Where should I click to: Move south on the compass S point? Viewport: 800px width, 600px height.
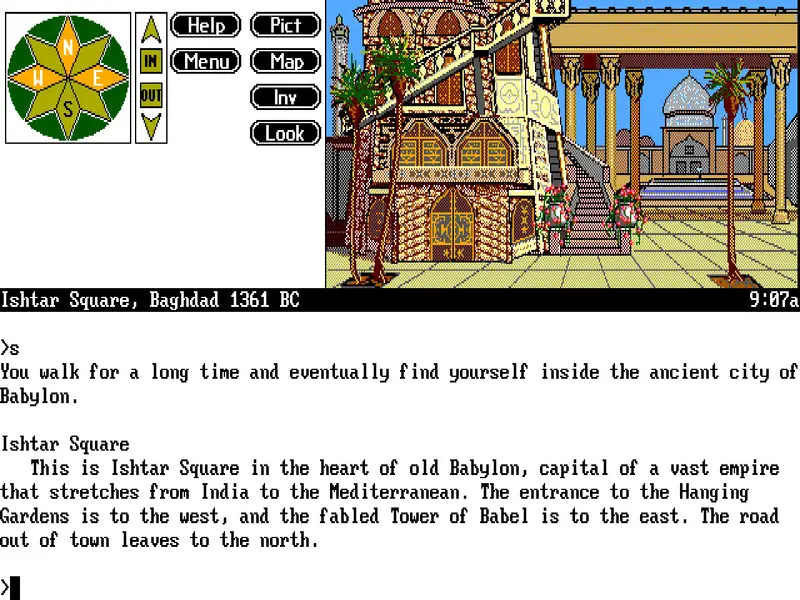pos(68,110)
